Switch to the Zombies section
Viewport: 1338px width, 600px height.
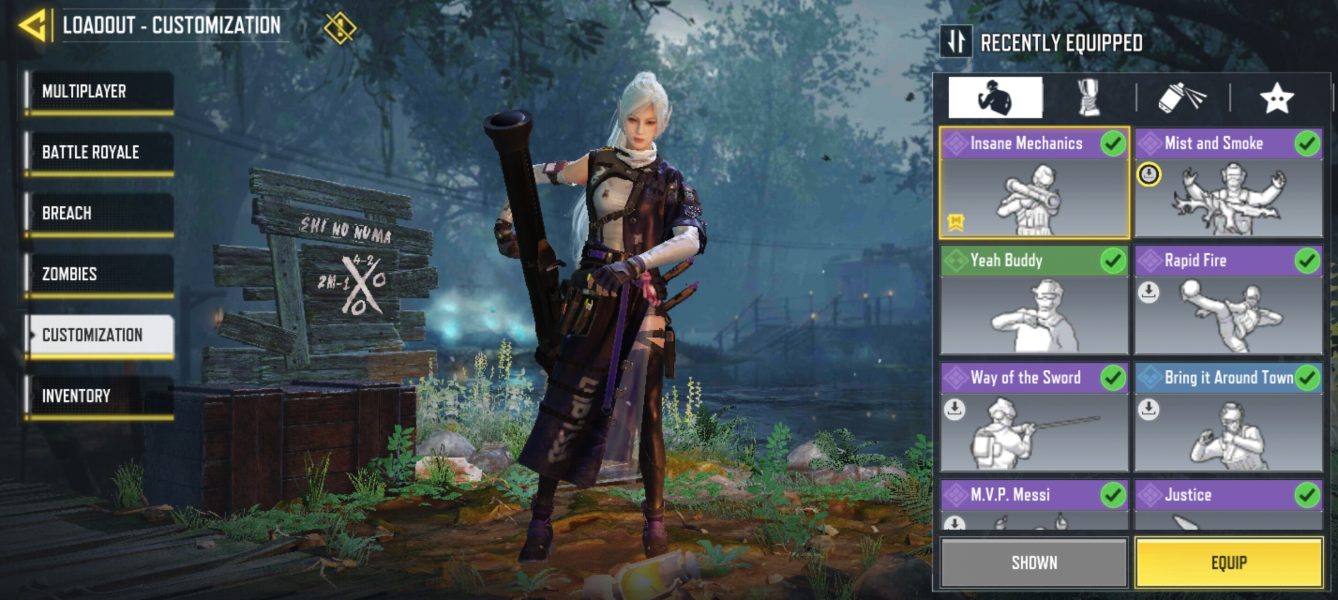tap(98, 275)
